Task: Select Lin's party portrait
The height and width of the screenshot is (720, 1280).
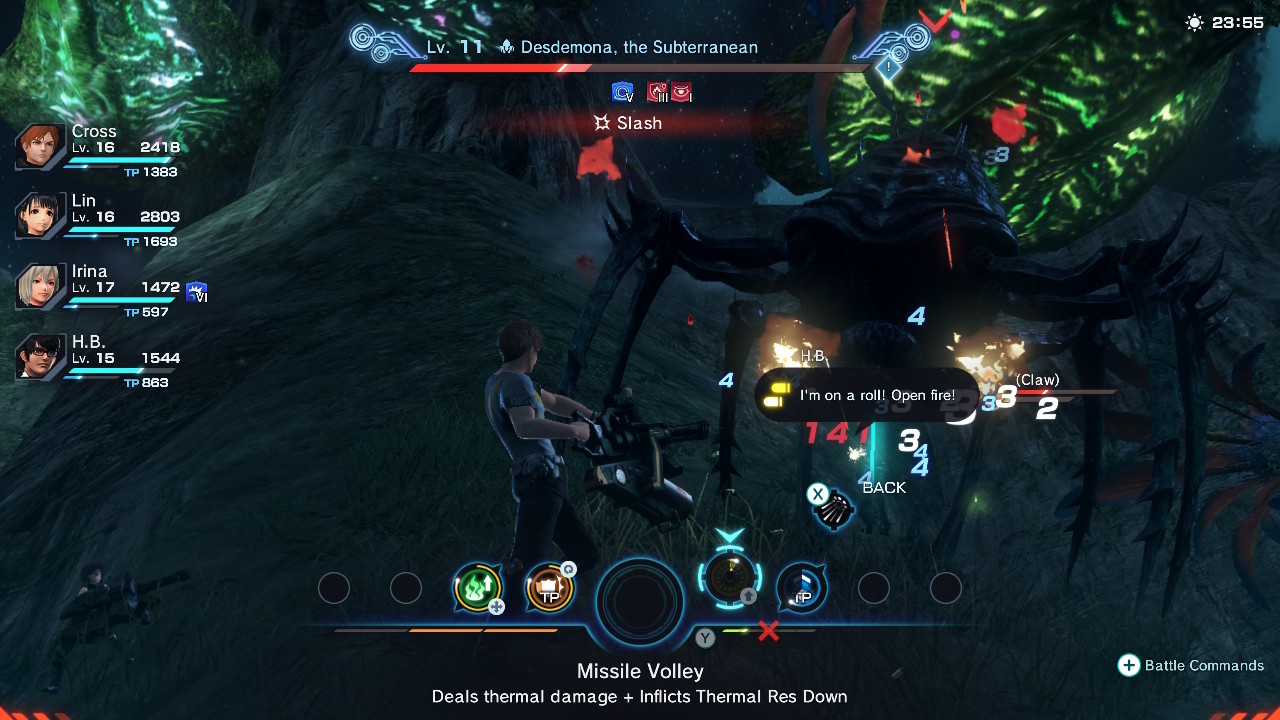Action: pyautogui.click(x=40, y=216)
